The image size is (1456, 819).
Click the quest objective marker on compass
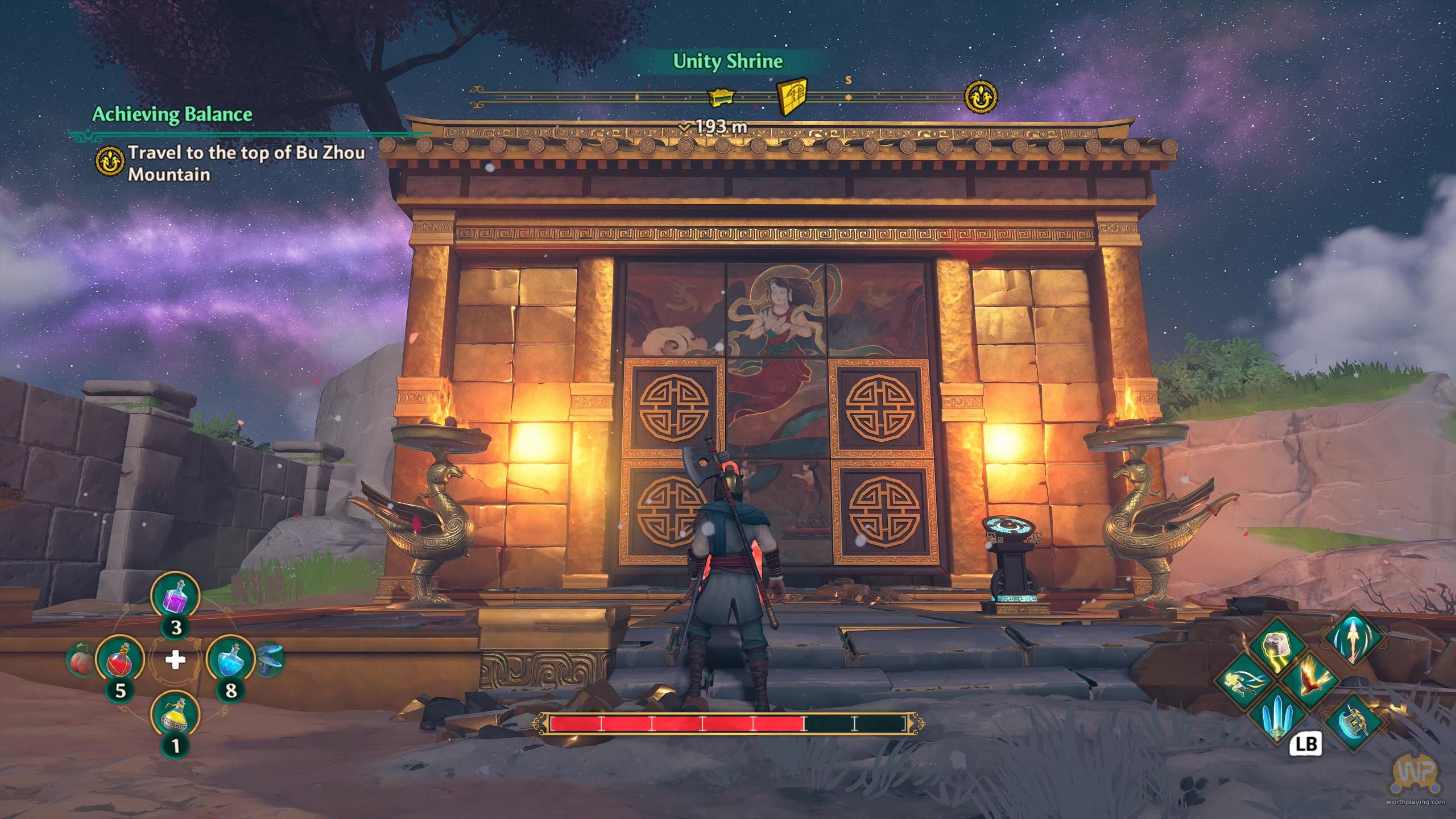pyautogui.click(x=981, y=97)
